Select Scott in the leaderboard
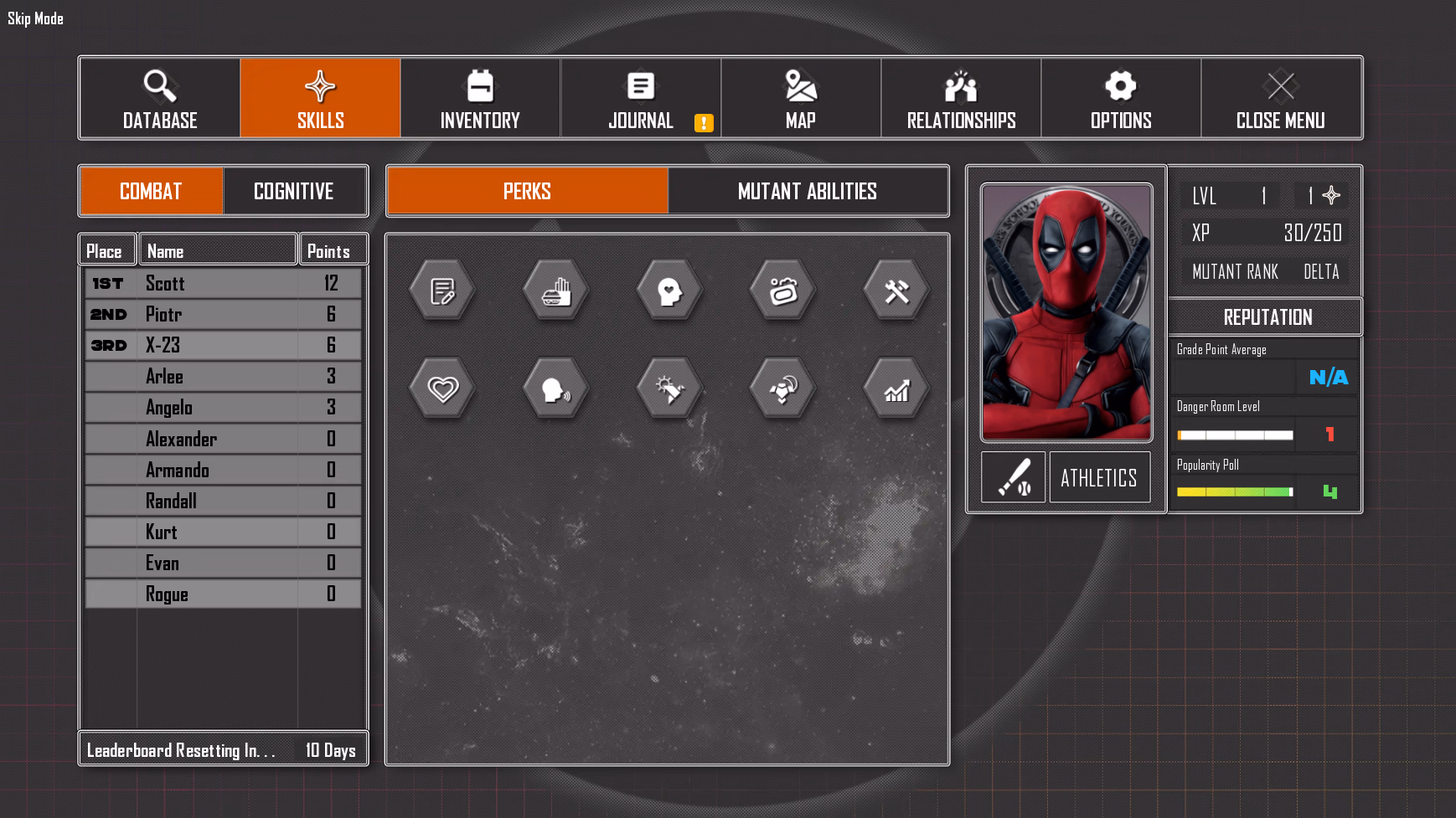Viewport: 1456px width, 818px height. tap(223, 283)
